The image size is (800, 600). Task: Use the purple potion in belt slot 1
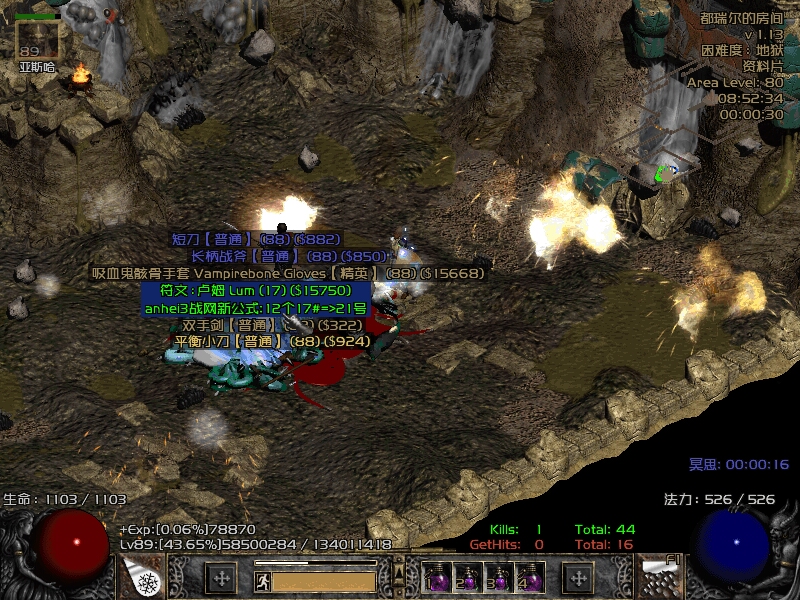click(x=438, y=578)
